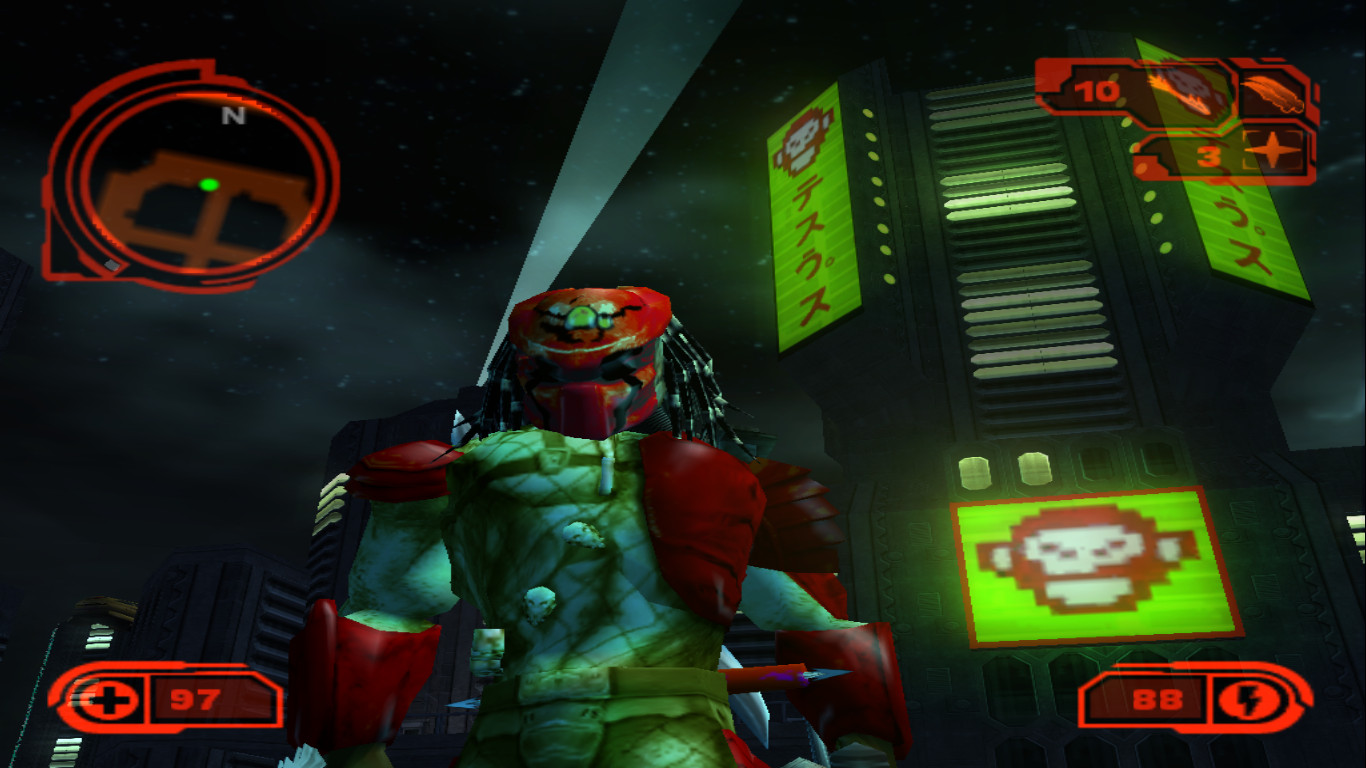Click the green player dot on the radar
The width and height of the screenshot is (1366, 768).
(x=210, y=183)
